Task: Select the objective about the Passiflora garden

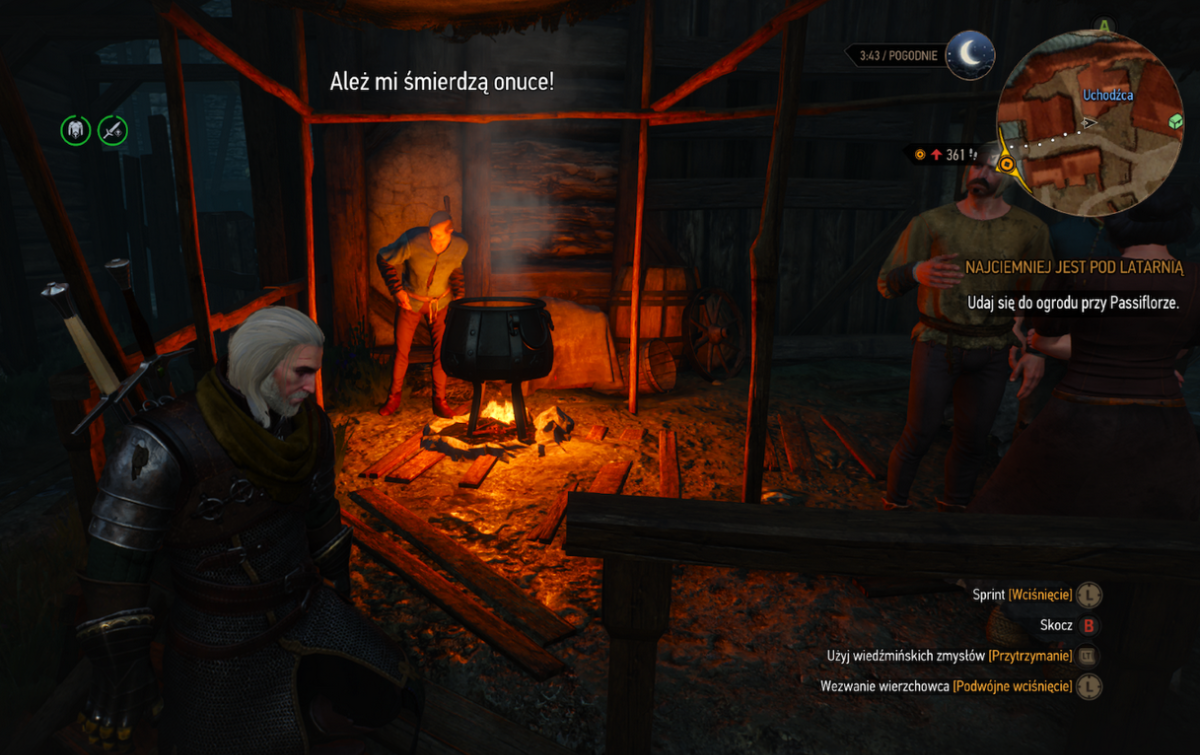Action: click(1073, 302)
